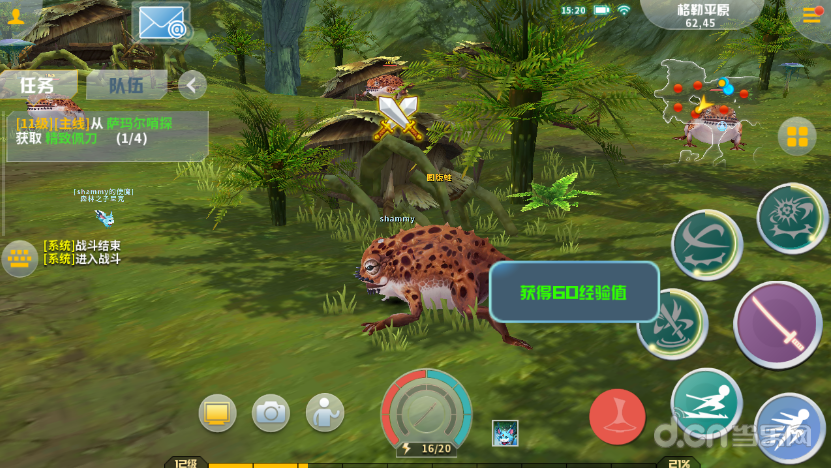
Task: Open the yellow four-square grid menu
Action: (x=796, y=136)
